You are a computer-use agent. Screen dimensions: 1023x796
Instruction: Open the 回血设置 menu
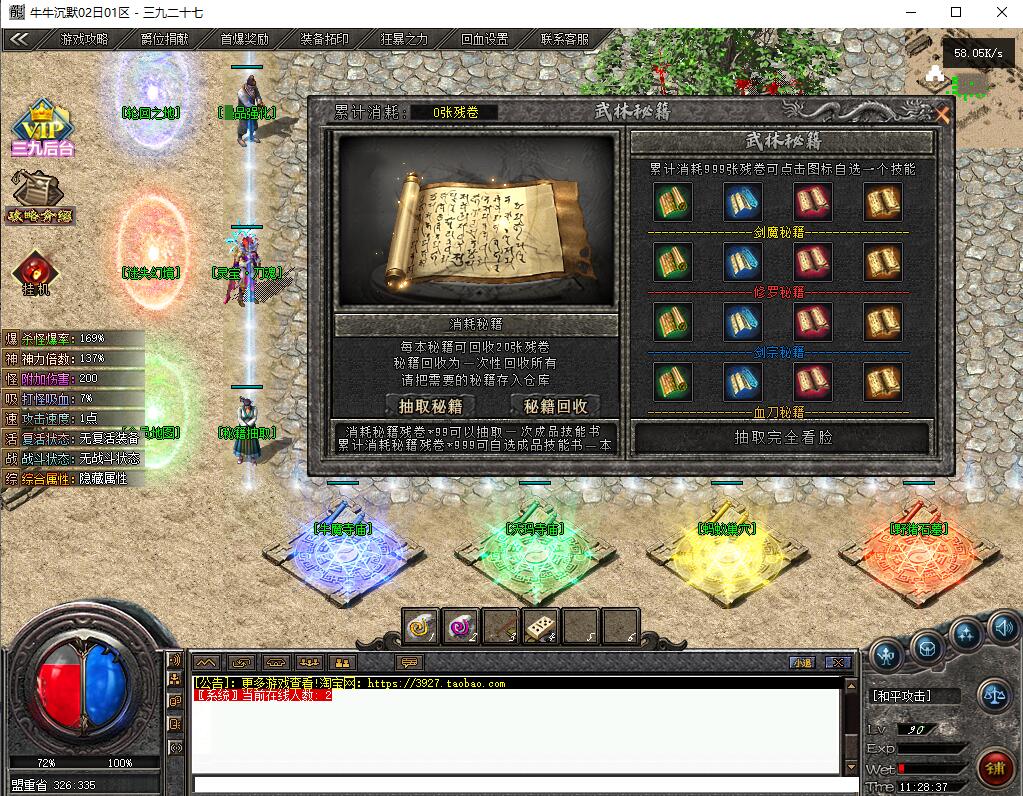pyautogui.click(x=485, y=40)
